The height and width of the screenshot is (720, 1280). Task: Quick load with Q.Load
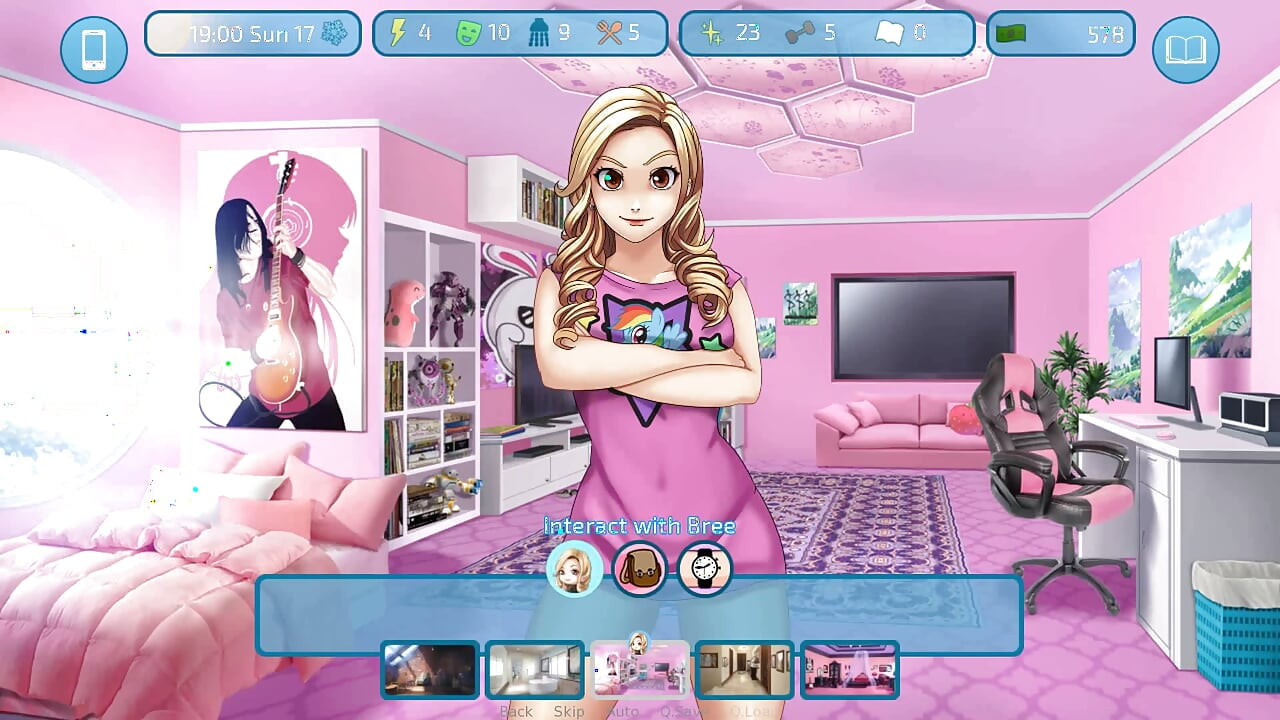(751, 711)
